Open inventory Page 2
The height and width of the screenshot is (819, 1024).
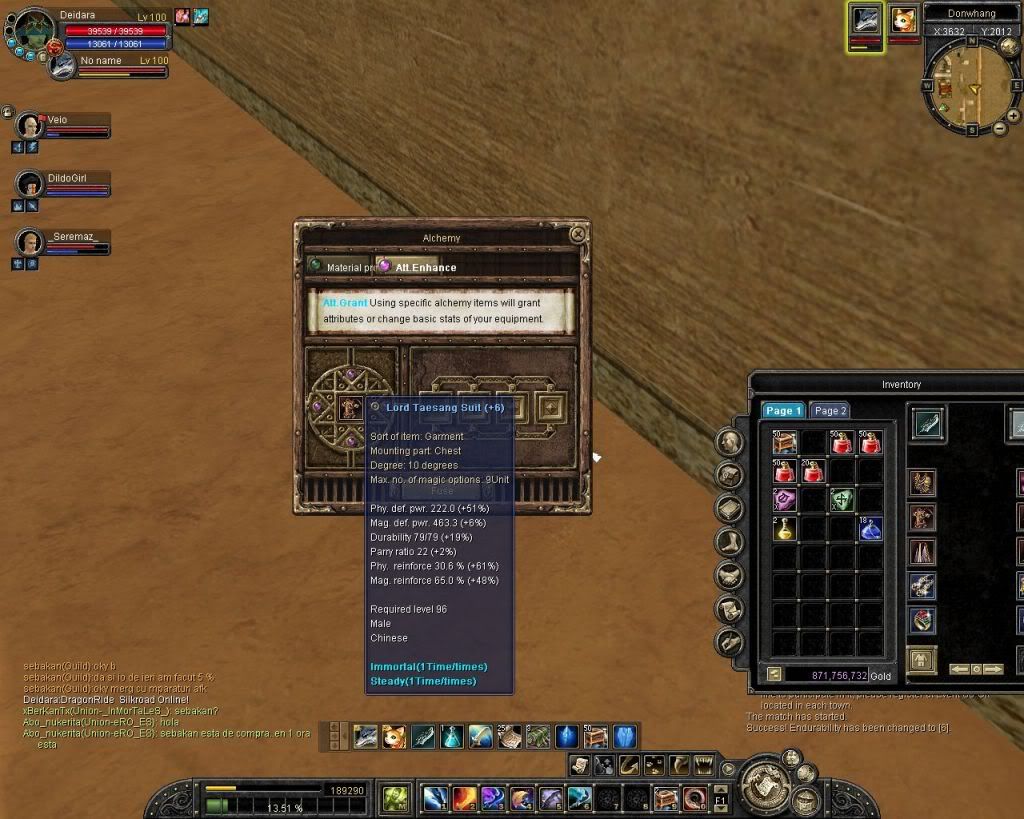(830, 411)
